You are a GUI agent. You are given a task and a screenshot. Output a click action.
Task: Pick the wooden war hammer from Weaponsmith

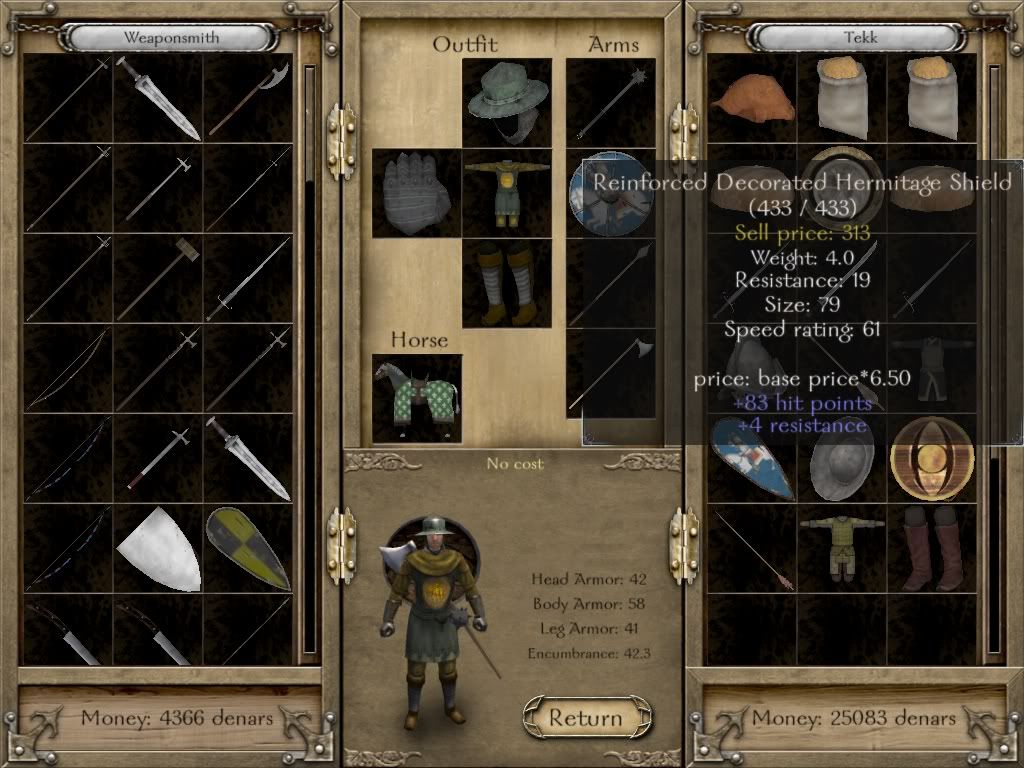[x=158, y=278]
